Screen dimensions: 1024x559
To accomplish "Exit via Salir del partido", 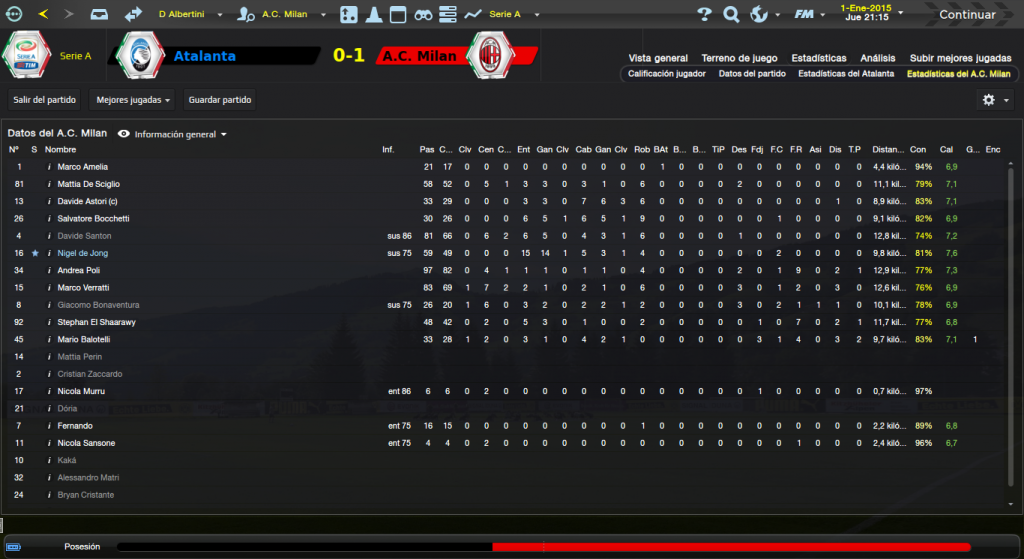I will coord(45,100).
